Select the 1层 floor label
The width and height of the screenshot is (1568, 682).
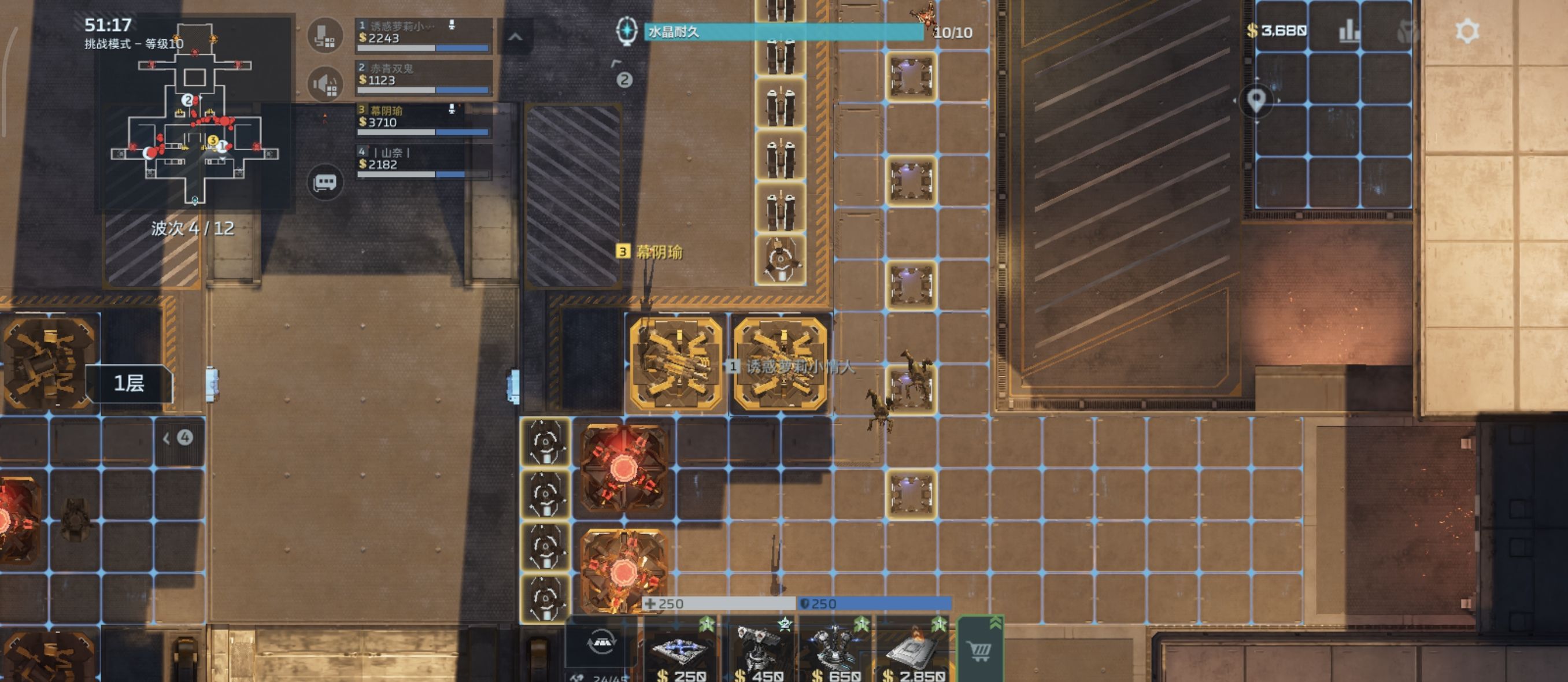(x=129, y=383)
